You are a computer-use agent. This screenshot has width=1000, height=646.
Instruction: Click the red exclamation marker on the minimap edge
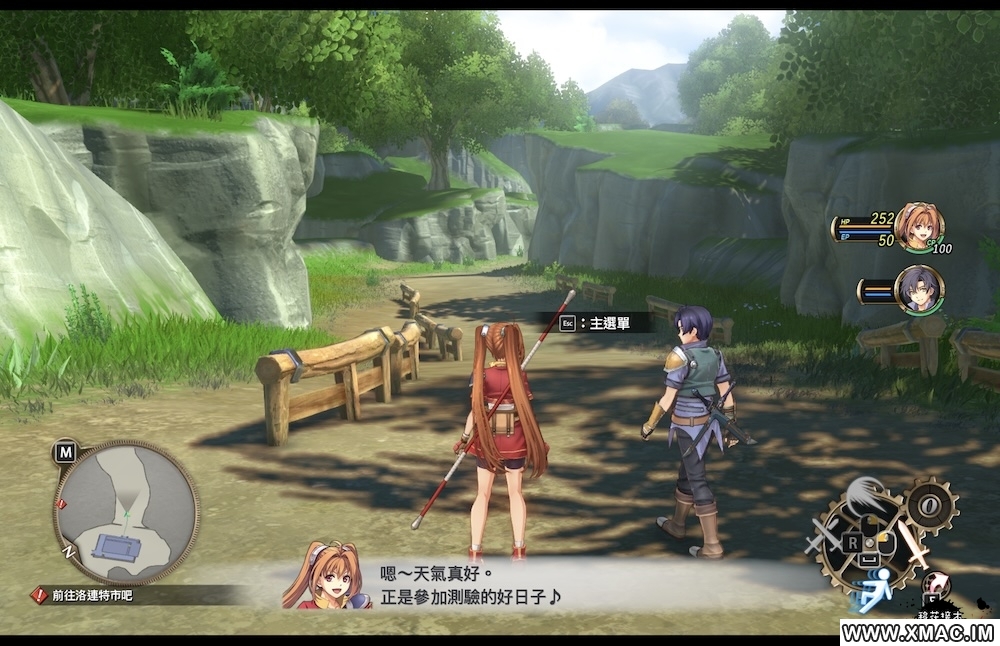63,502
